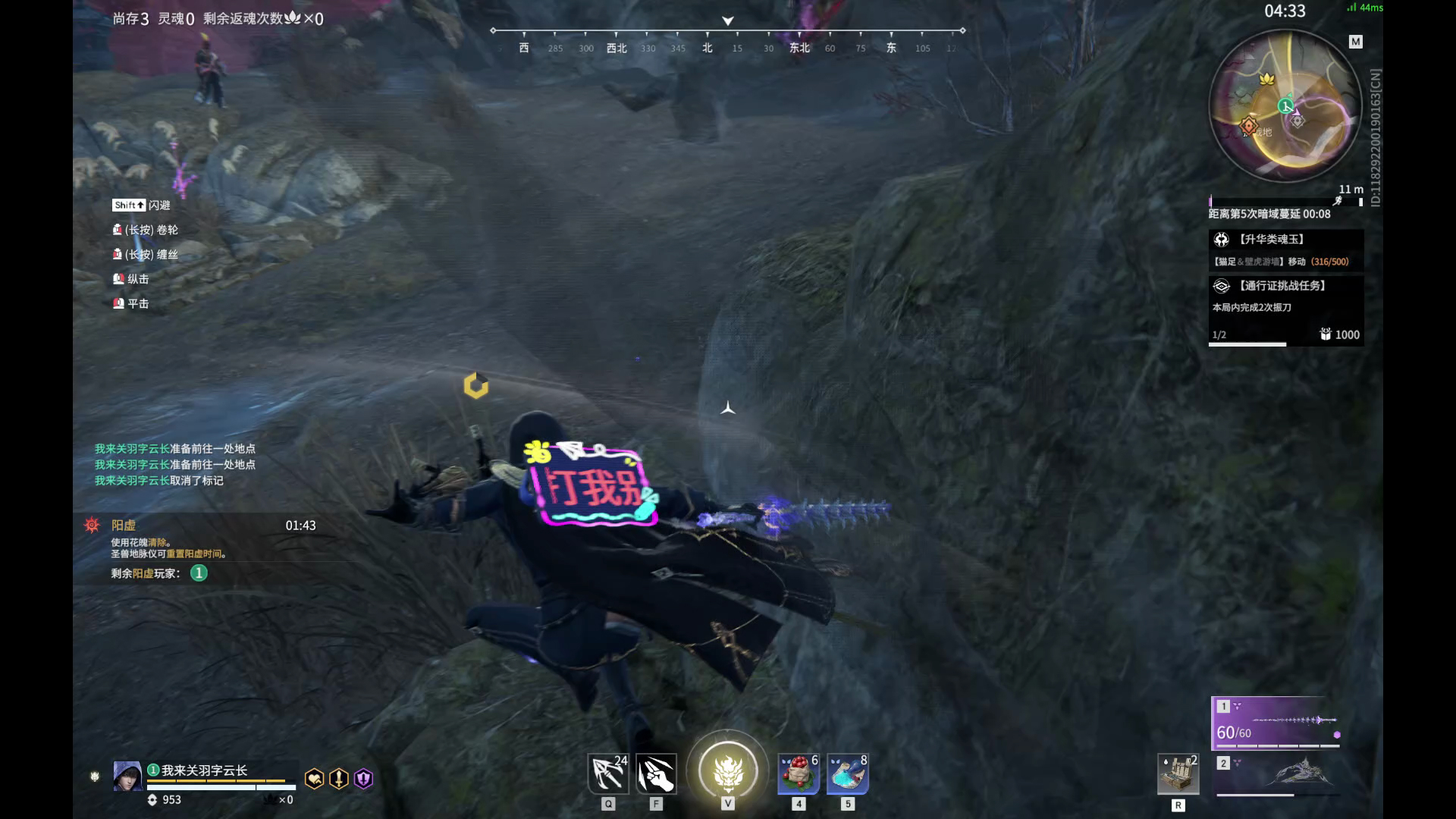Viewport: 1456px width, 819px height.
Task: Trigger the glowing beast-mask ultimate icon
Action: click(x=728, y=770)
